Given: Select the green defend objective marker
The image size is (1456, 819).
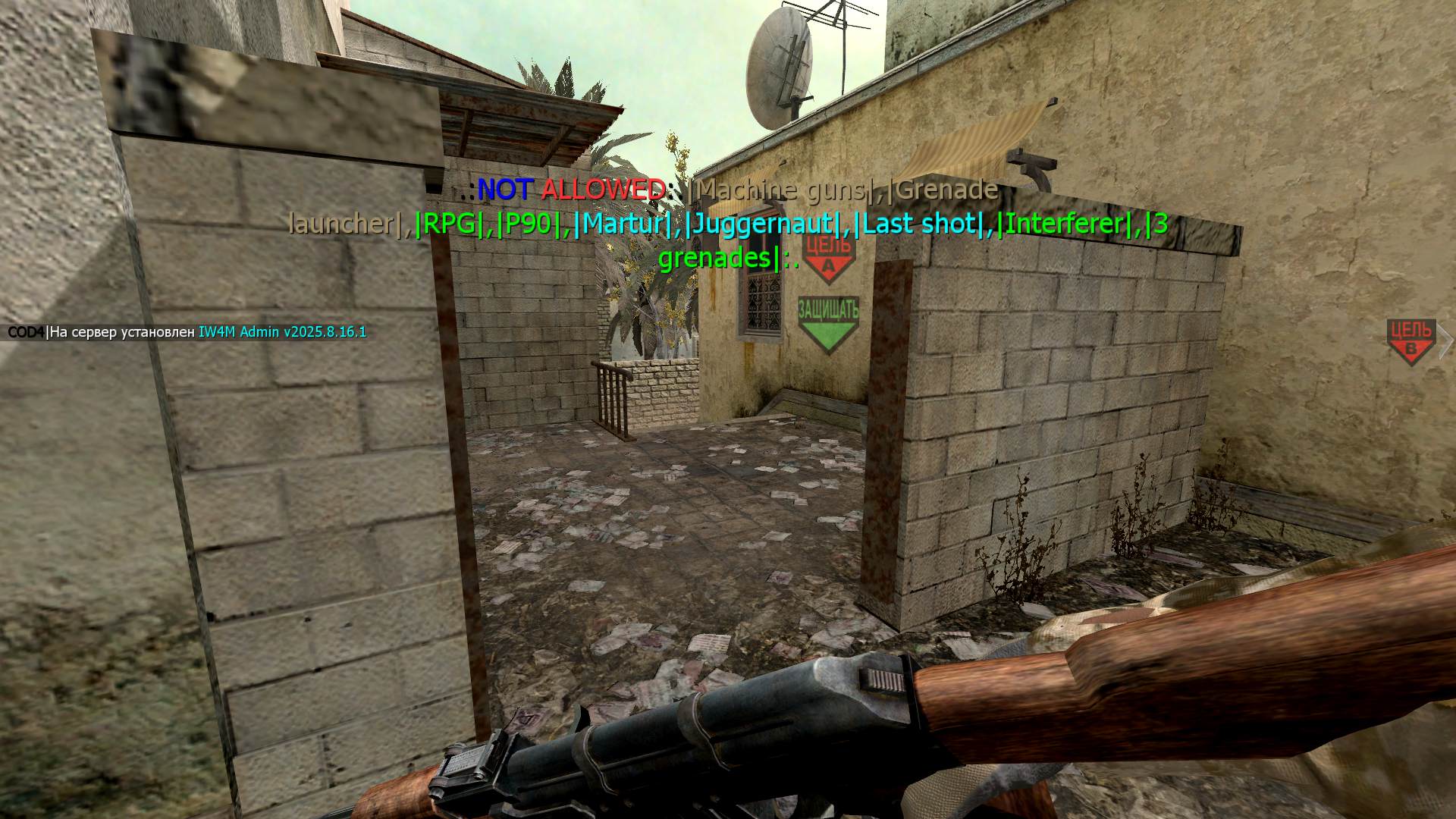Looking at the screenshot, I should click(828, 324).
